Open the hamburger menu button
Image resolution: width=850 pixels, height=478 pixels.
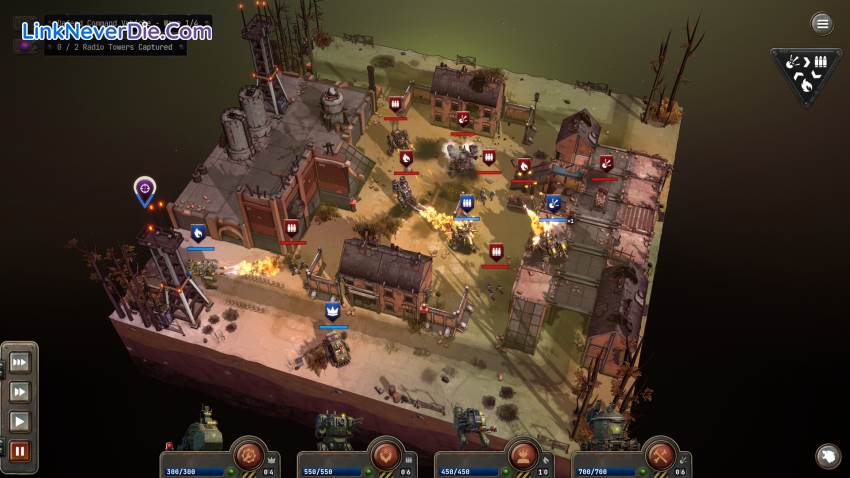[822, 23]
